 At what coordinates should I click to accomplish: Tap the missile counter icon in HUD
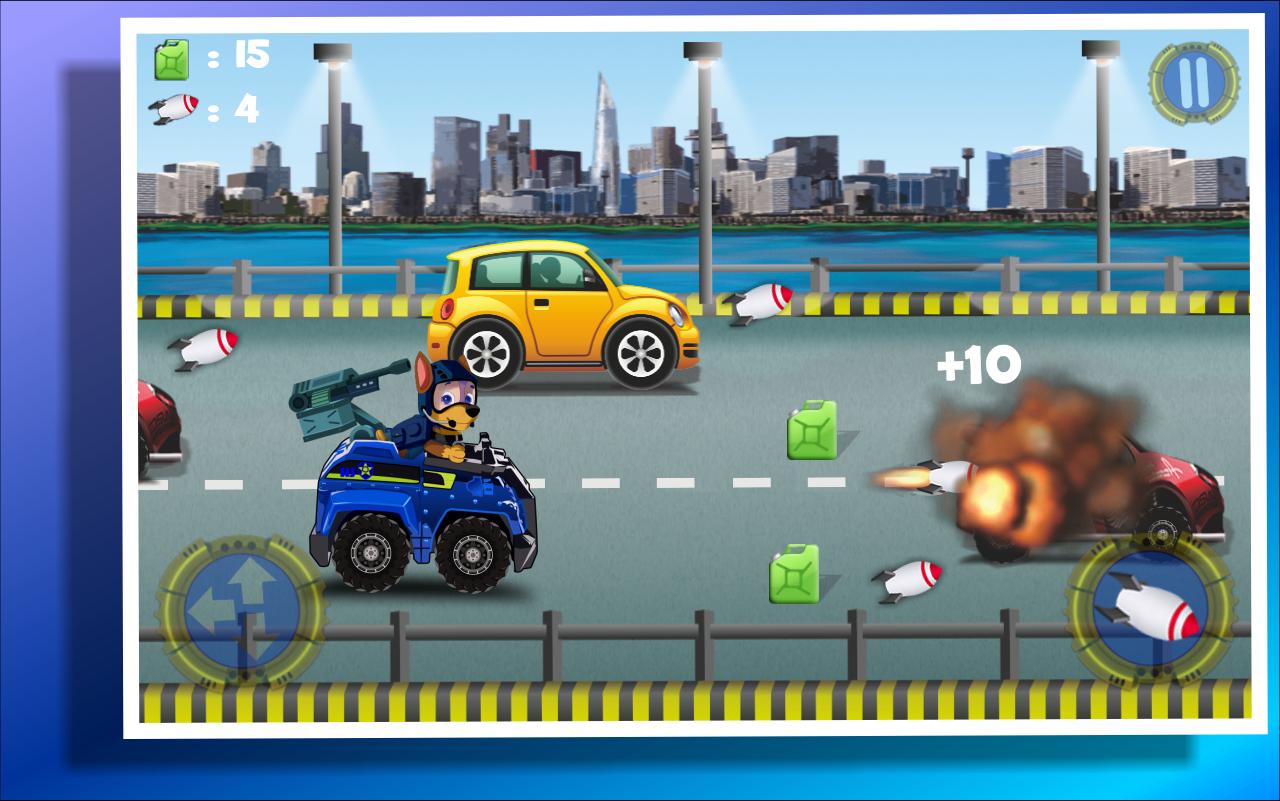pos(175,108)
